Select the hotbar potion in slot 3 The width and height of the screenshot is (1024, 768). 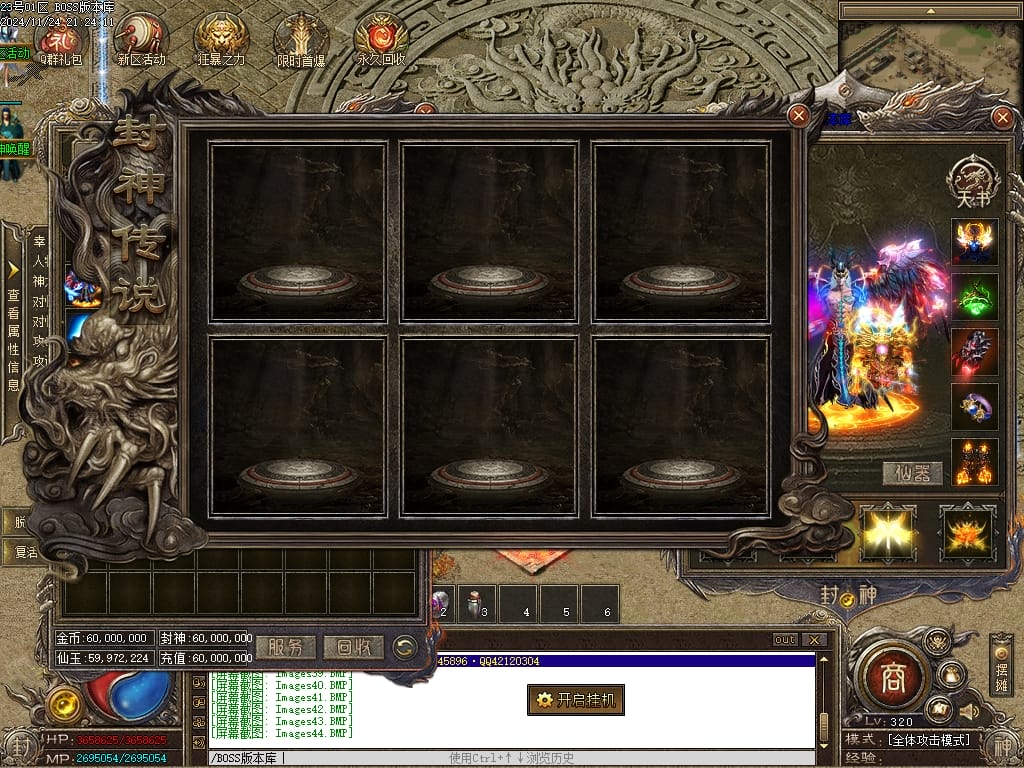pyautogui.click(x=476, y=604)
